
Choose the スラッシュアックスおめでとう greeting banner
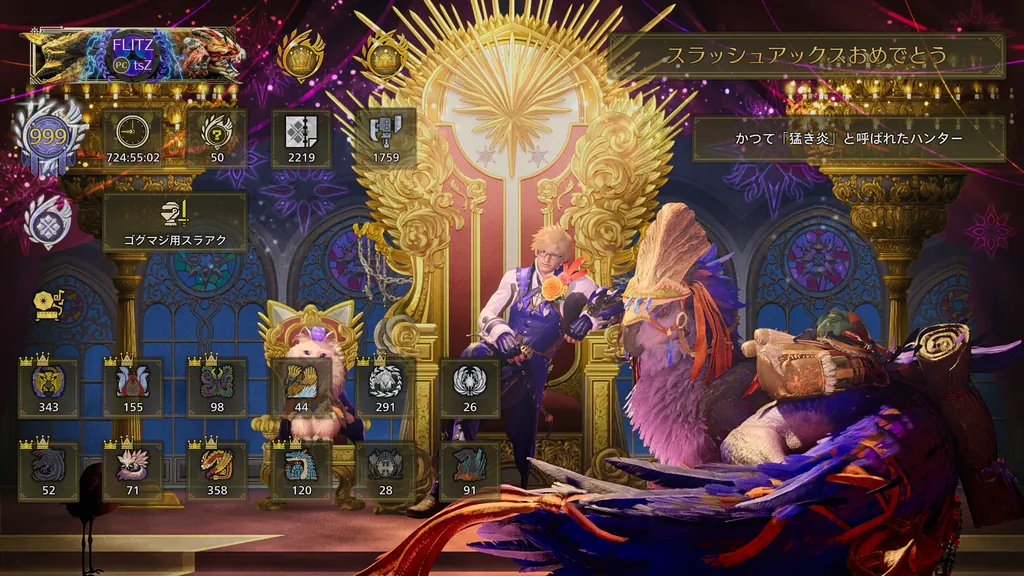(806, 56)
